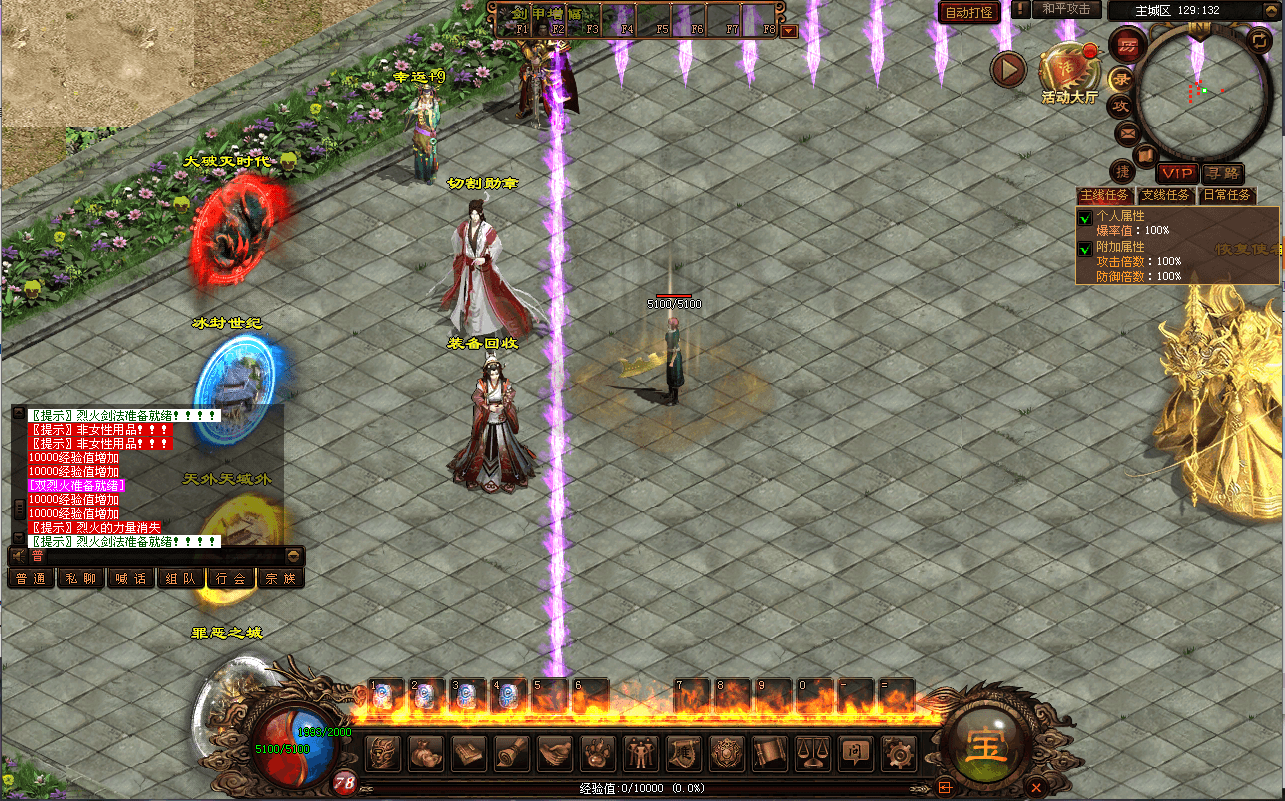Click the round play arrow button
This screenshot has width=1285, height=801.
1009,69
